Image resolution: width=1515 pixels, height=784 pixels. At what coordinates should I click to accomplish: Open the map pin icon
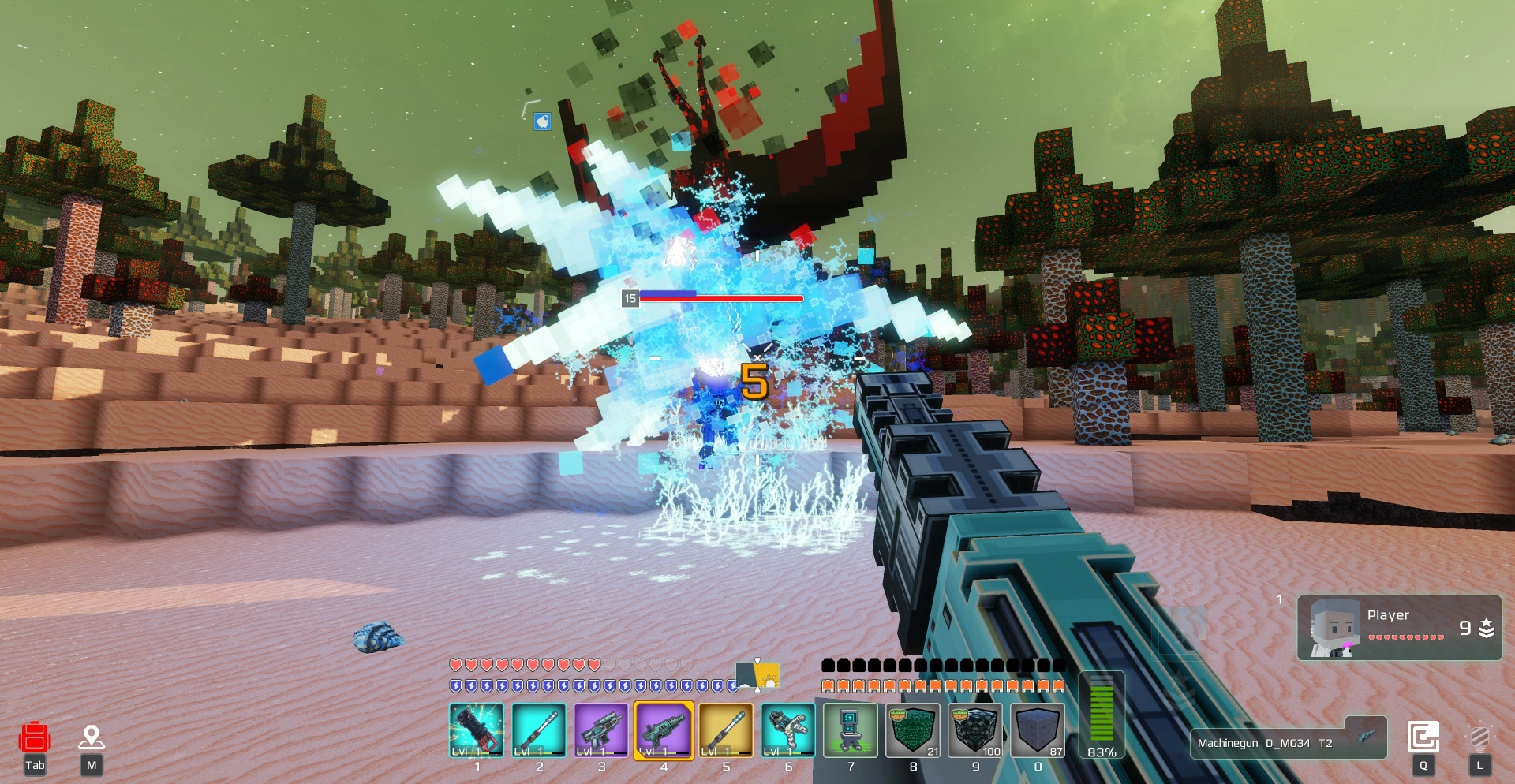(x=92, y=737)
